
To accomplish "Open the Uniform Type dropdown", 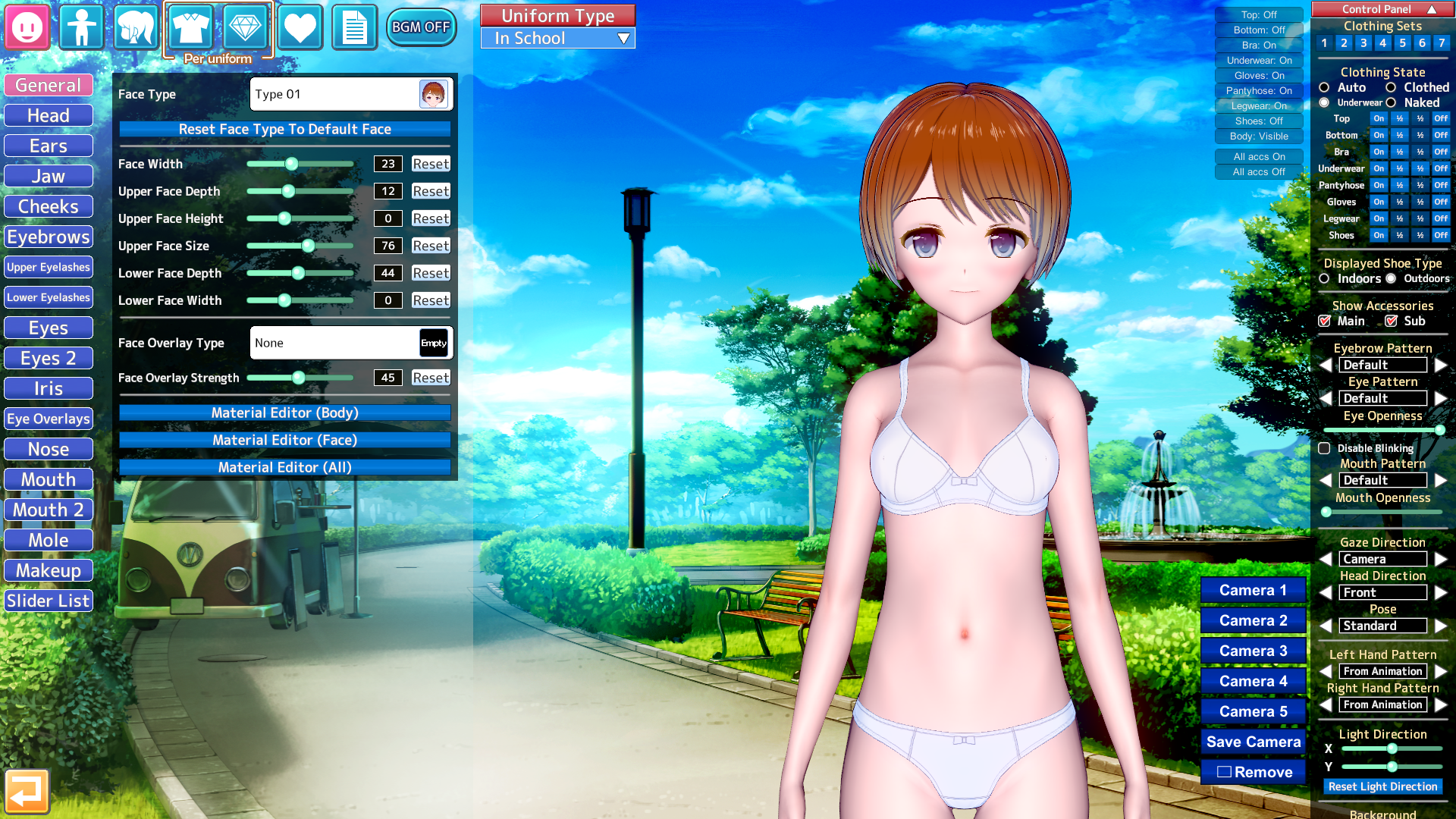I will pyautogui.click(x=558, y=39).
